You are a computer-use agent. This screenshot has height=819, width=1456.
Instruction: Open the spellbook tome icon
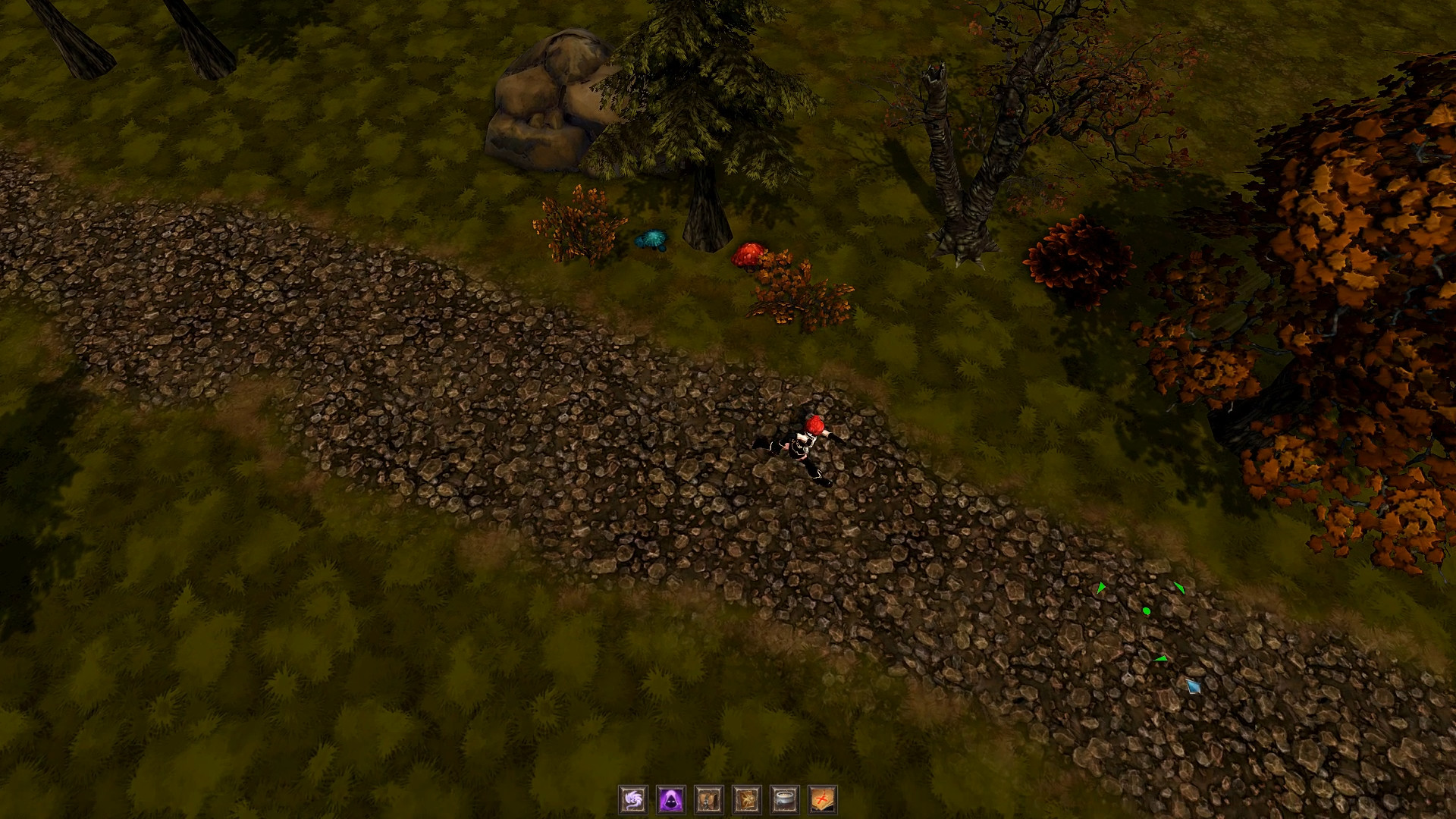[747, 800]
